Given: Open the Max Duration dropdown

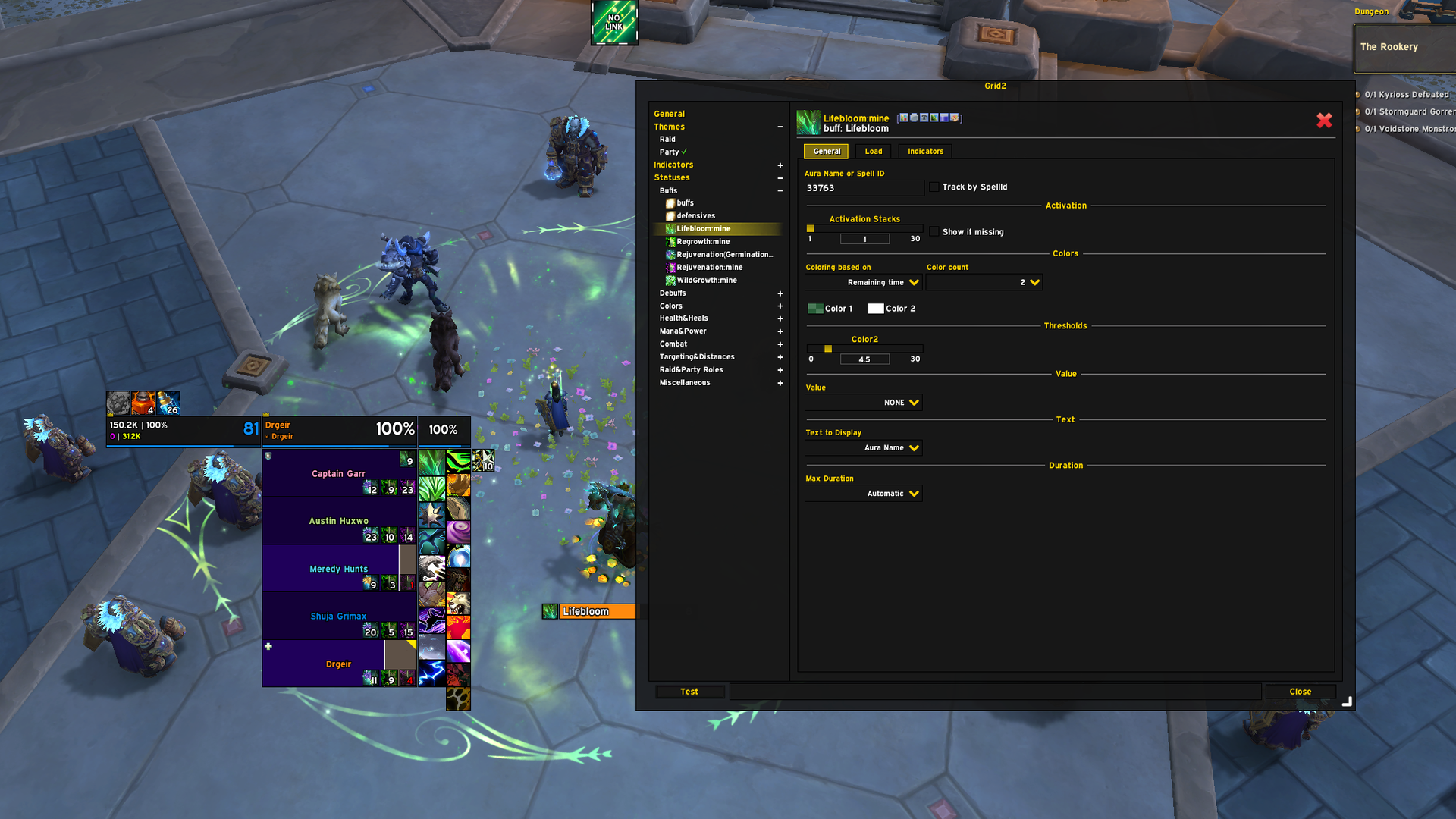Looking at the screenshot, I should pos(864,494).
